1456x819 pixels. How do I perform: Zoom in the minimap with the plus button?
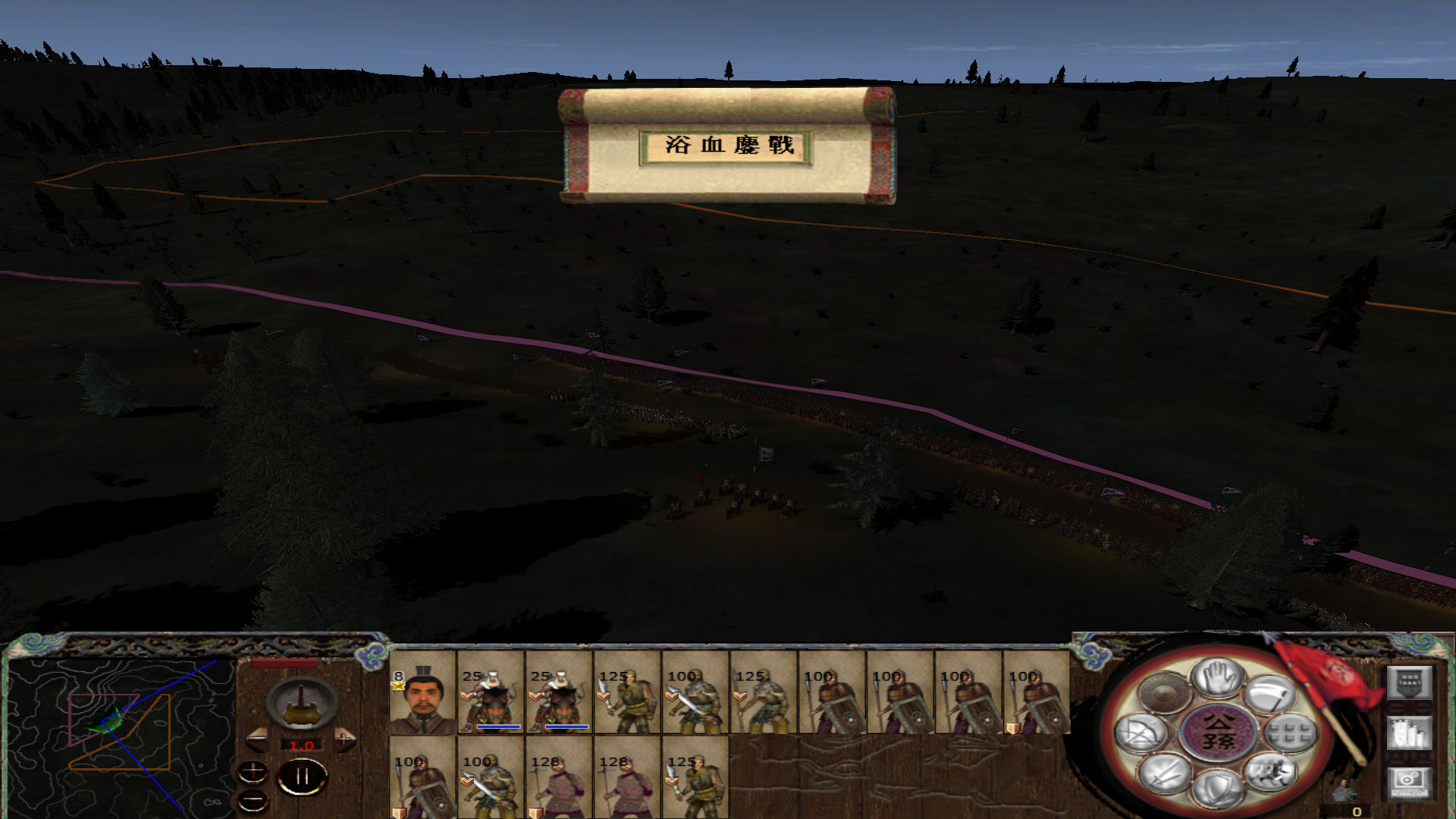[253, 772]
